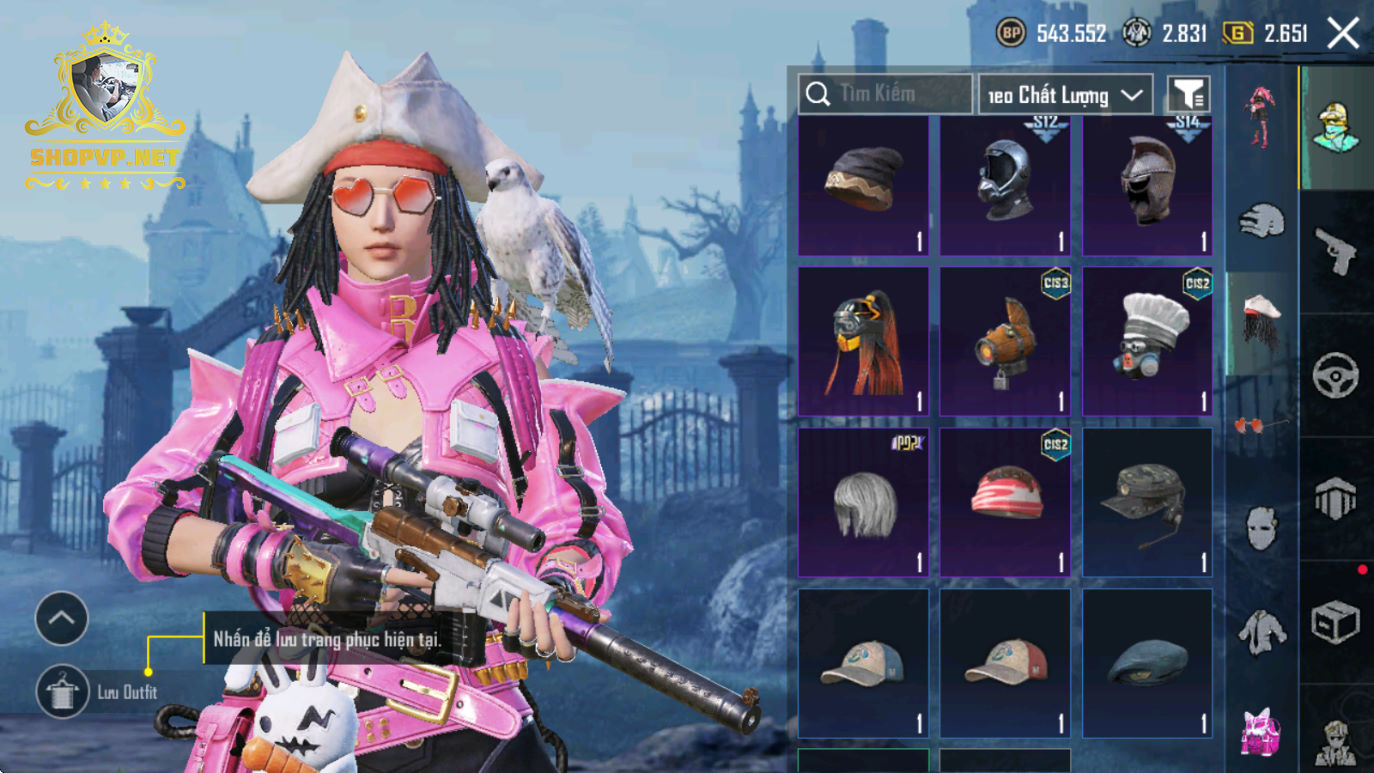Image resolution: width=1374 pixels, height=773 pixels.
Task: Choose the silver bob wig
Action: click(x=863, y=502)
